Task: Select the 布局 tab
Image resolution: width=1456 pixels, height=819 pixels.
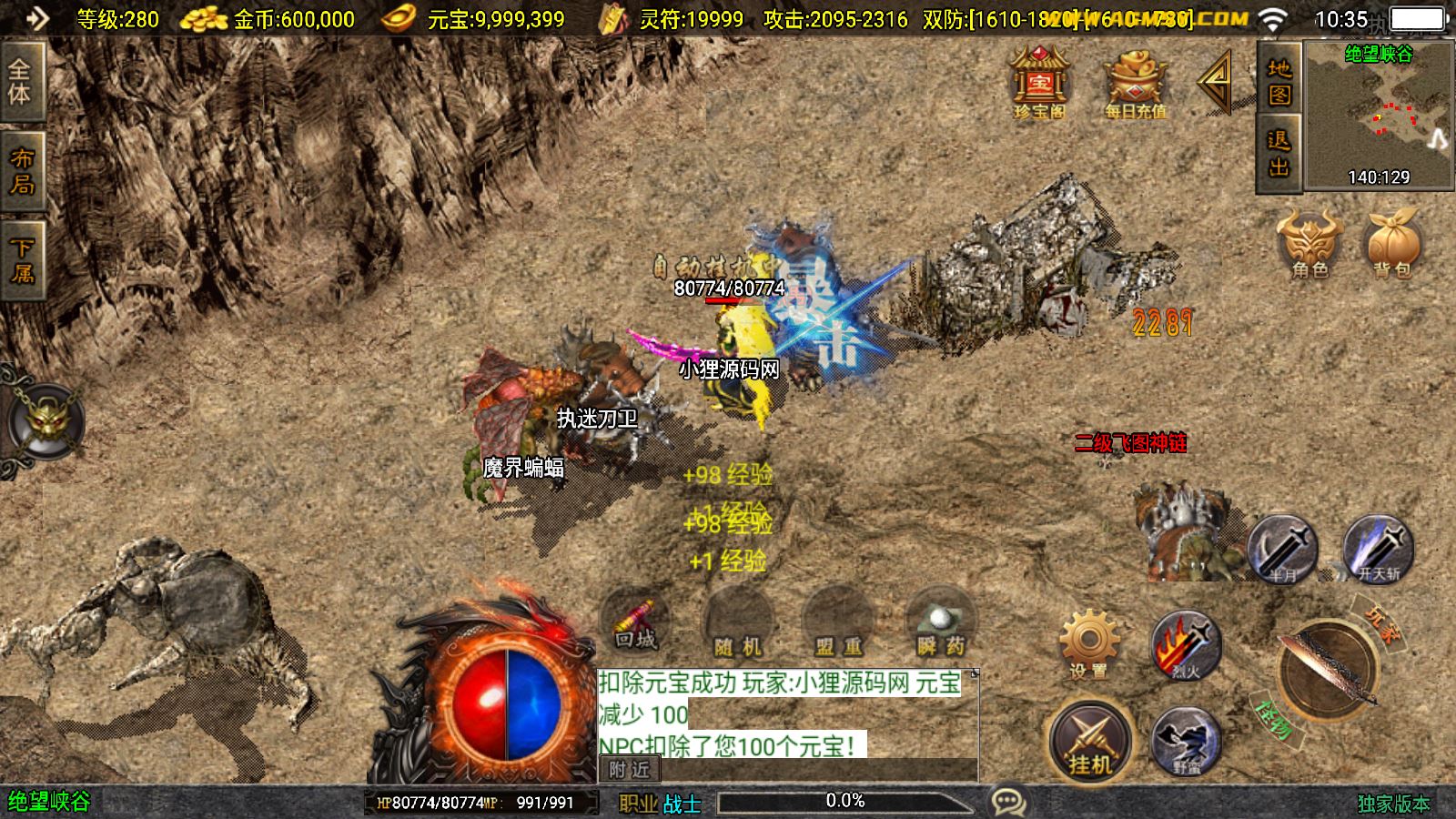Action: click(x=22, y=171)
